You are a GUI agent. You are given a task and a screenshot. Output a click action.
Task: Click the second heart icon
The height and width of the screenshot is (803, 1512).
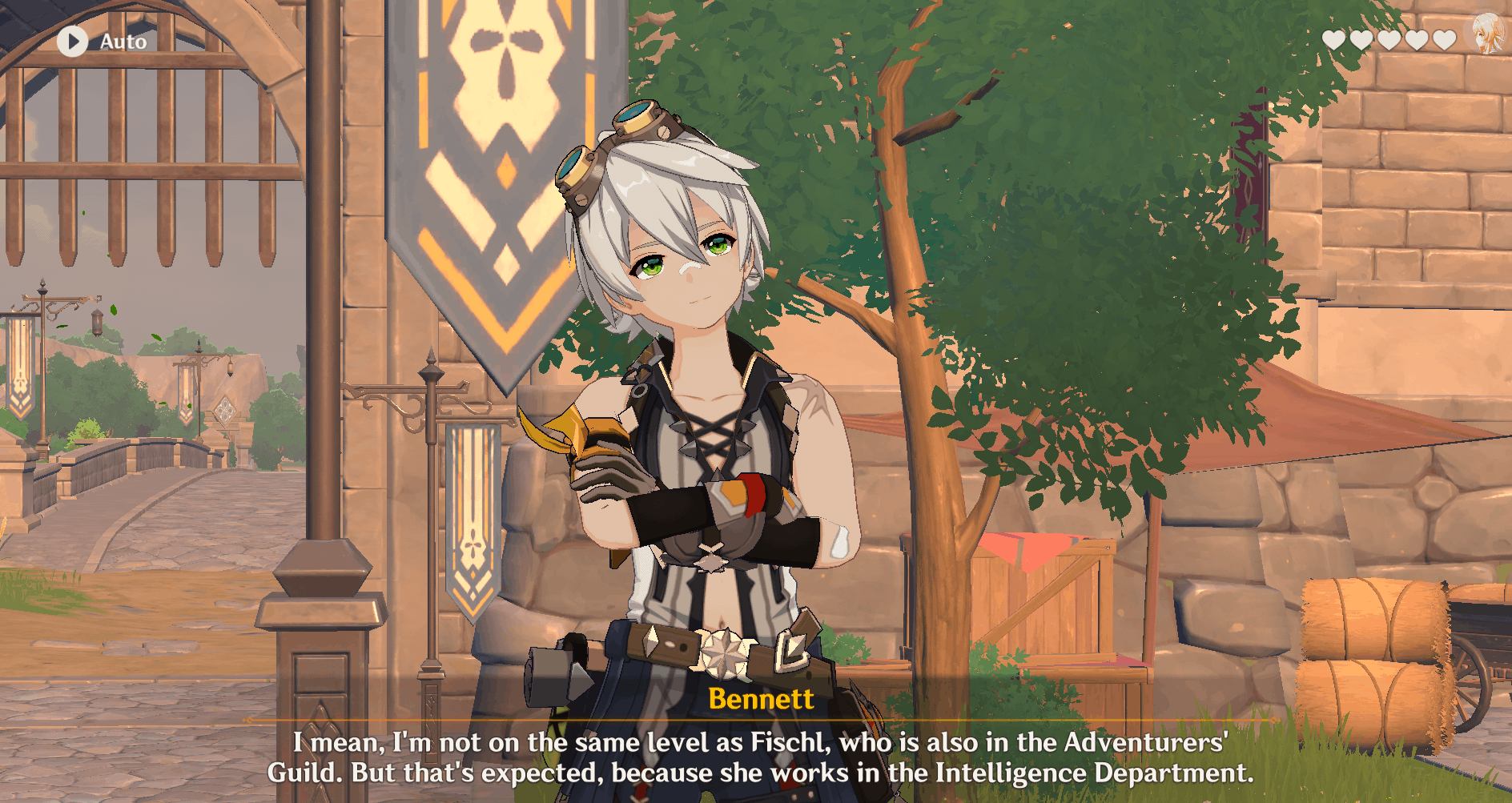[x=1361, y=39]
